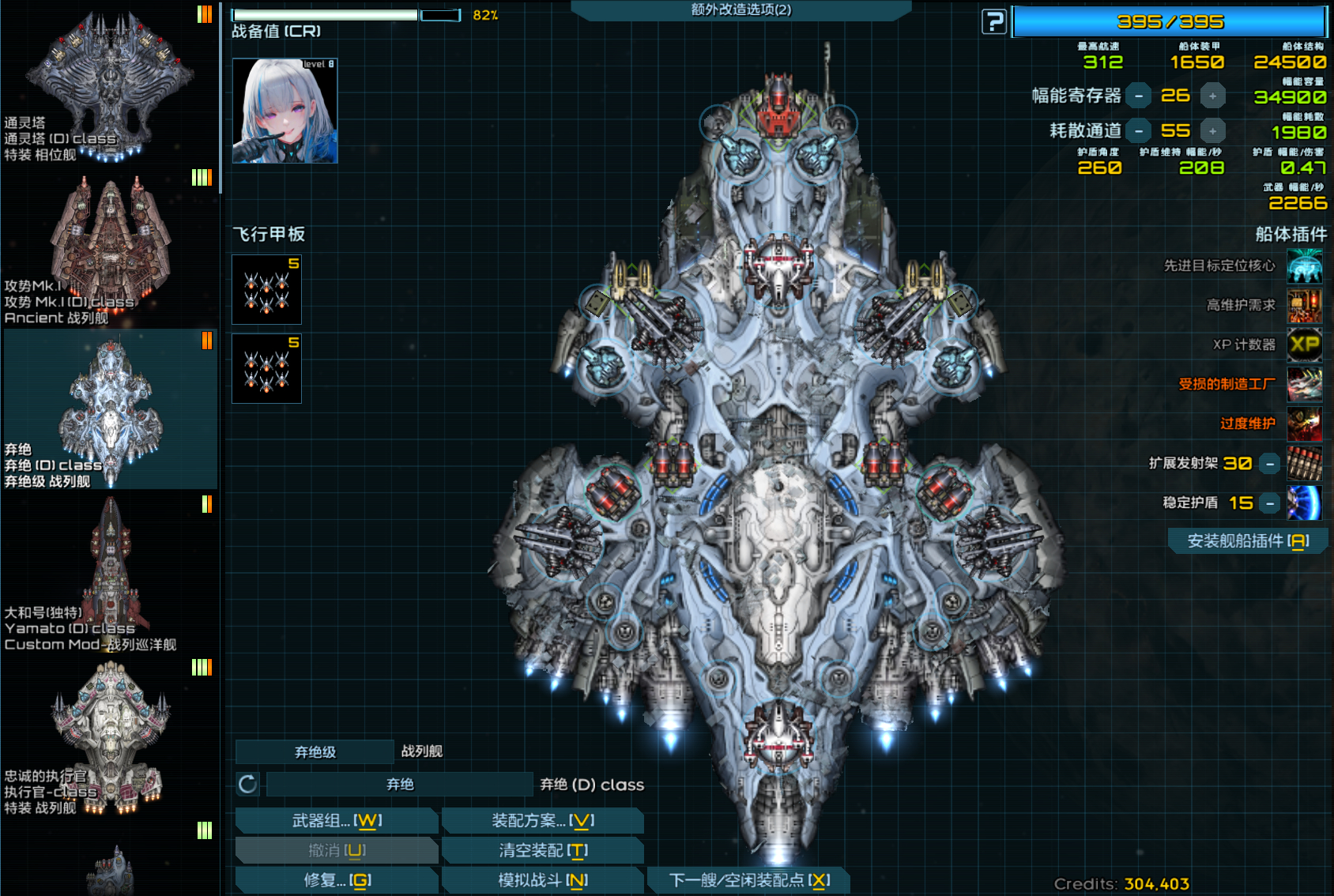
Task: Increase 幅能寄存器 with the plus stepper
Action: pos(1213,96)
